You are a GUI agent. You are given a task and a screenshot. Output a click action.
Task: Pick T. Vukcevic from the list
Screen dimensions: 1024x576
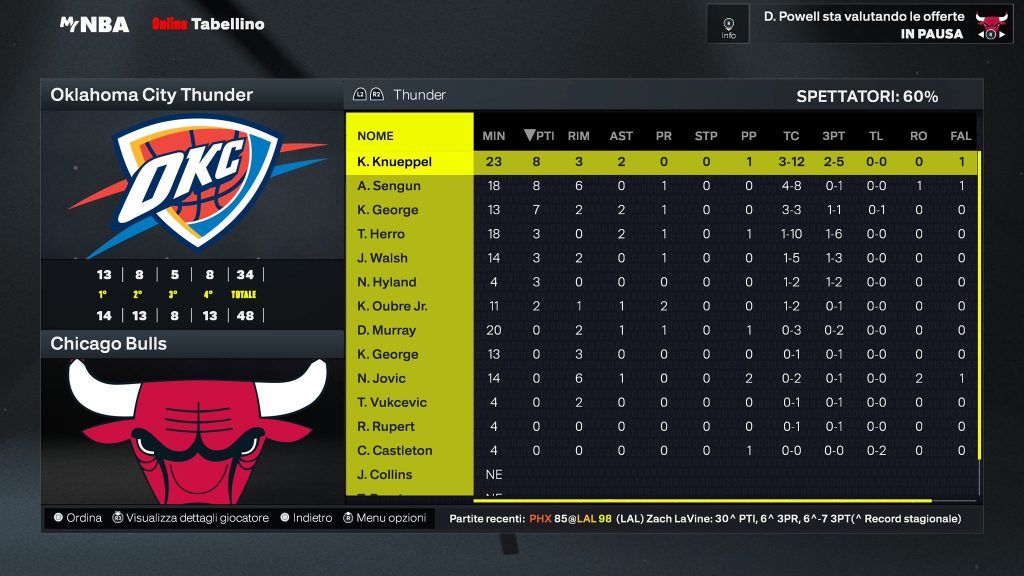pos(392,402)
